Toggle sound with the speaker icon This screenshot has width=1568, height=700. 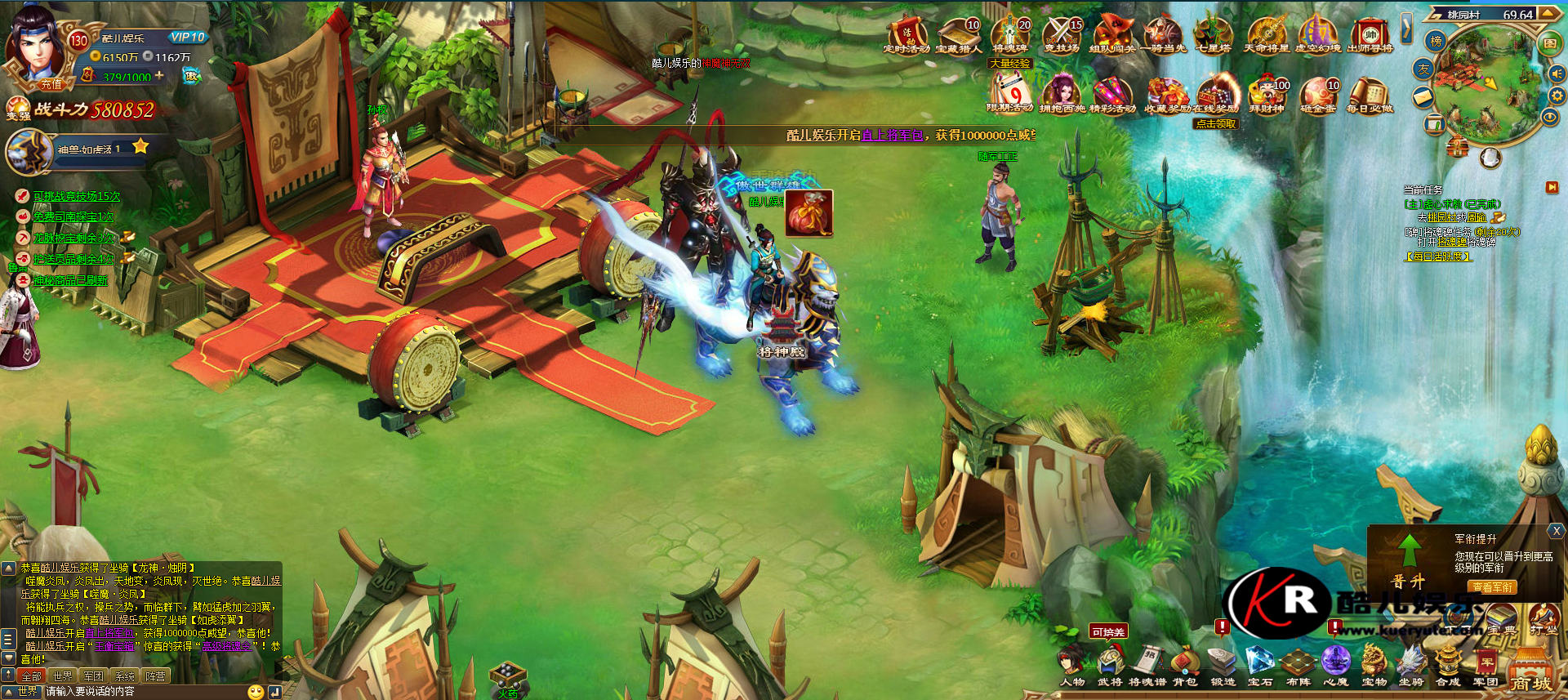tap(1557, 74)
